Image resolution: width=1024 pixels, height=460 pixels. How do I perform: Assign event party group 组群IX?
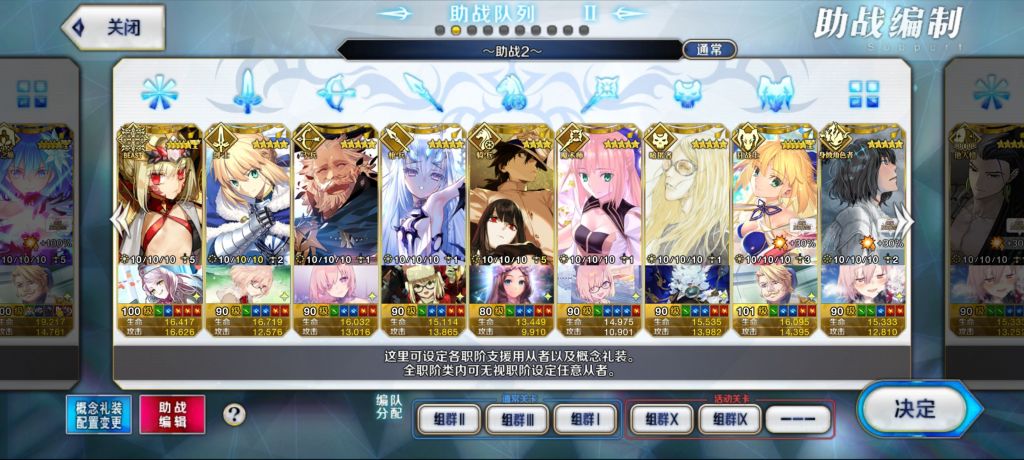coord(730,419)
